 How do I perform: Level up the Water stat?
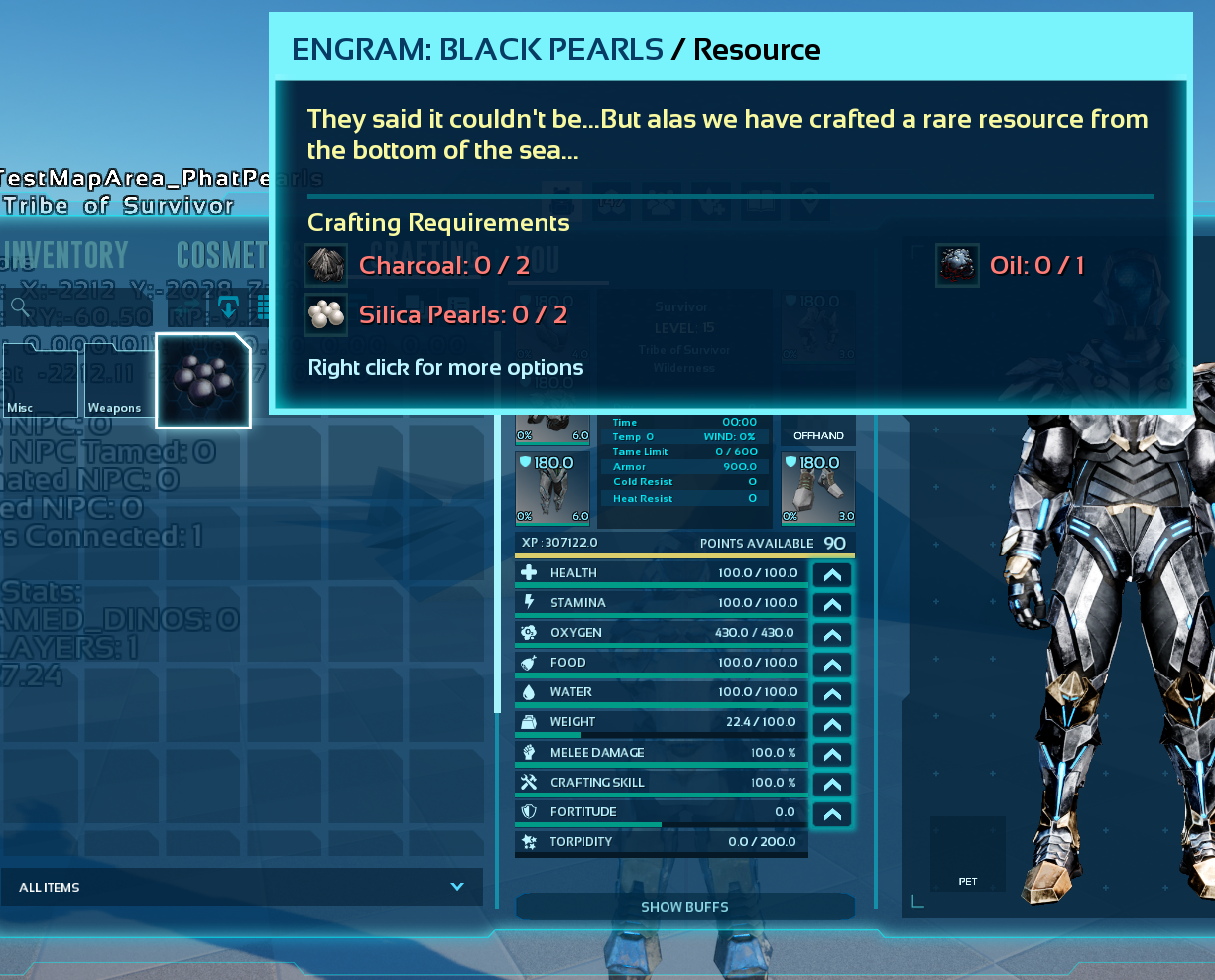coord(832,693)
